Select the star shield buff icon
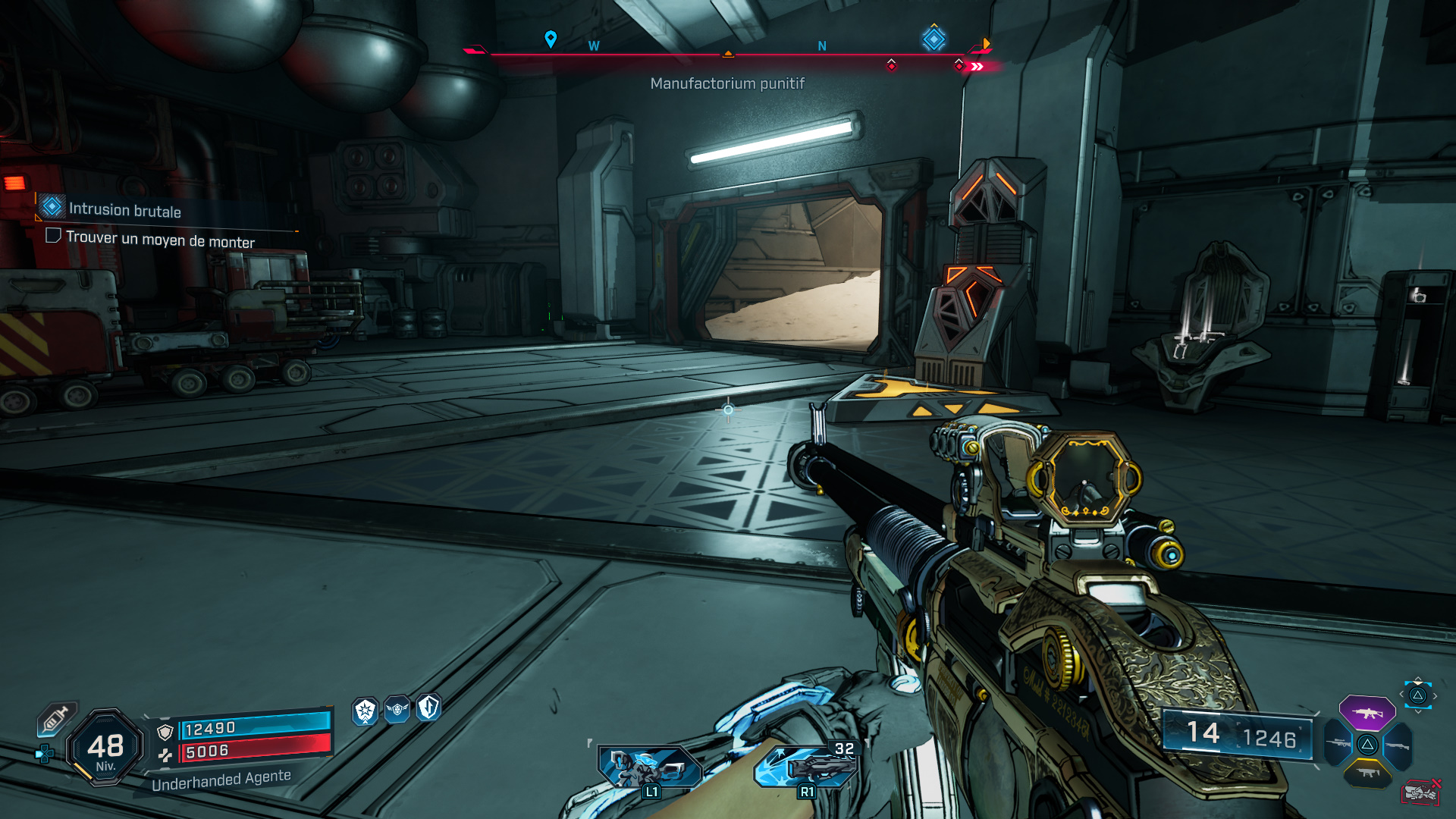1456x819 pixels. click(x=366, y=711)
